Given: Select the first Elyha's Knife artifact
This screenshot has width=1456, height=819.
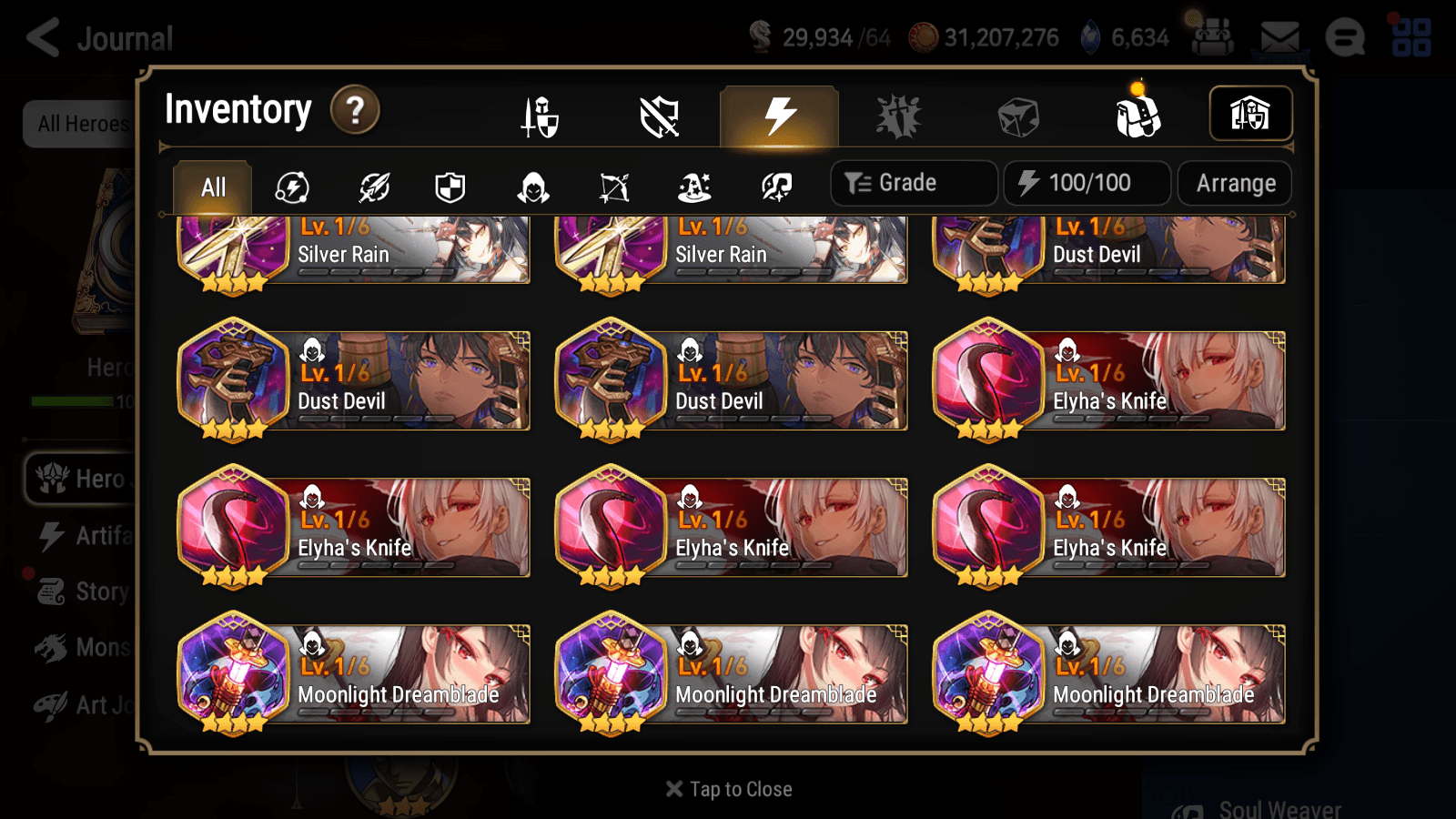Looking at the screenshot, I should [x=1109, y=380].
